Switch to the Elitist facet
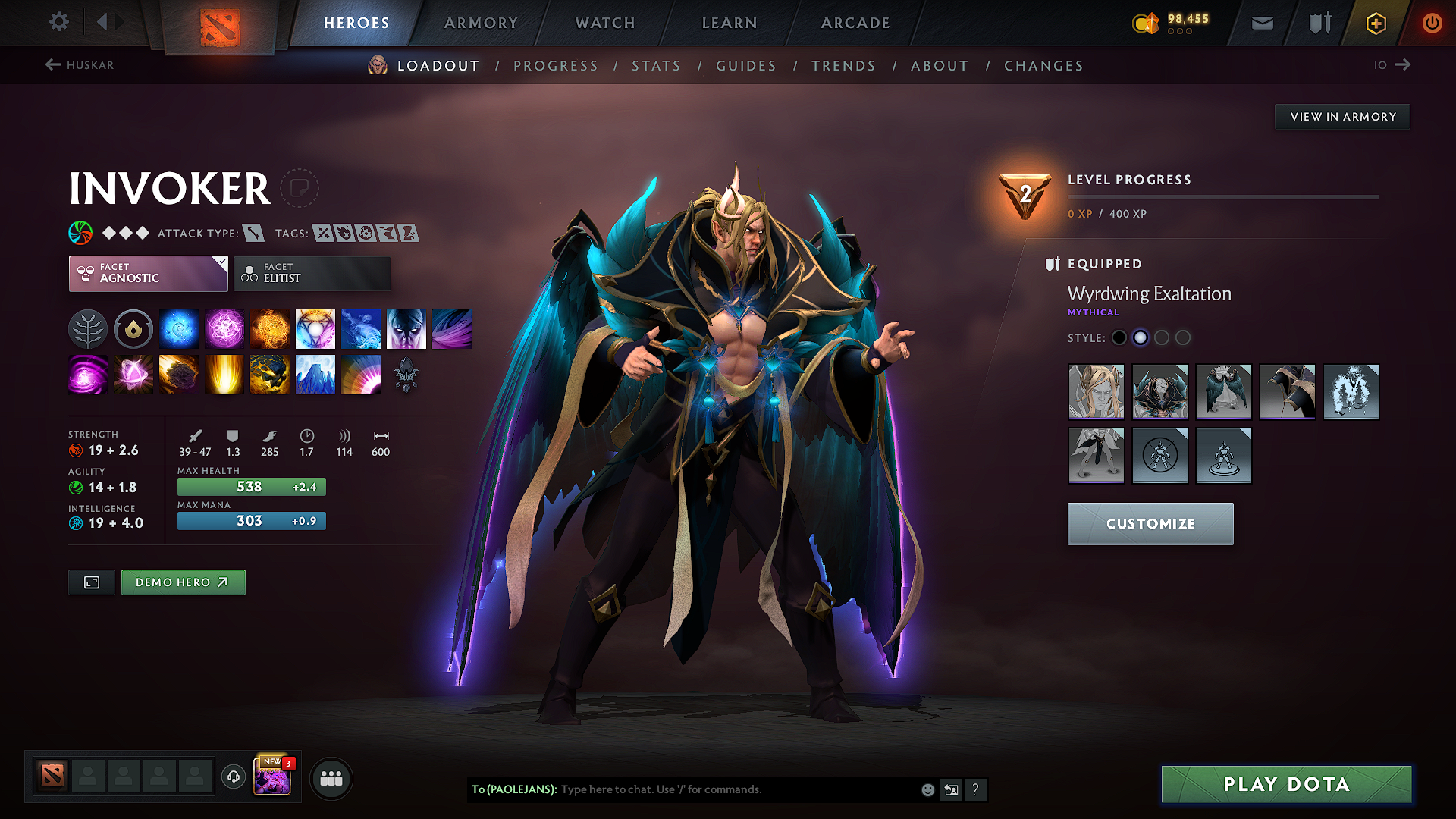The image size is (1456, 819). pyautogui.click(x=312, y=273)
